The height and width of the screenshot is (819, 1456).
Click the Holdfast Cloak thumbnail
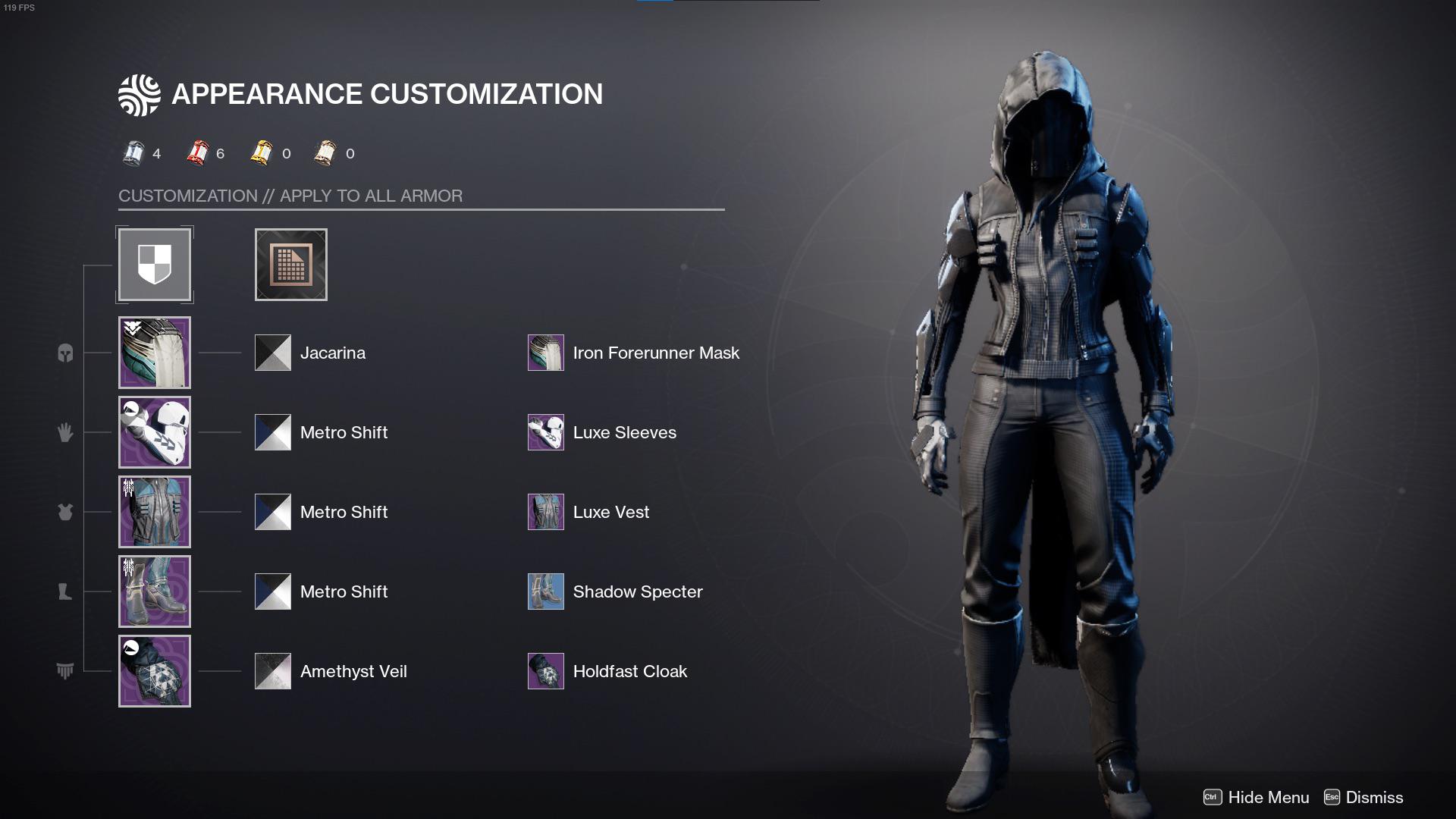pyautogui.click(x=545, y=671)
